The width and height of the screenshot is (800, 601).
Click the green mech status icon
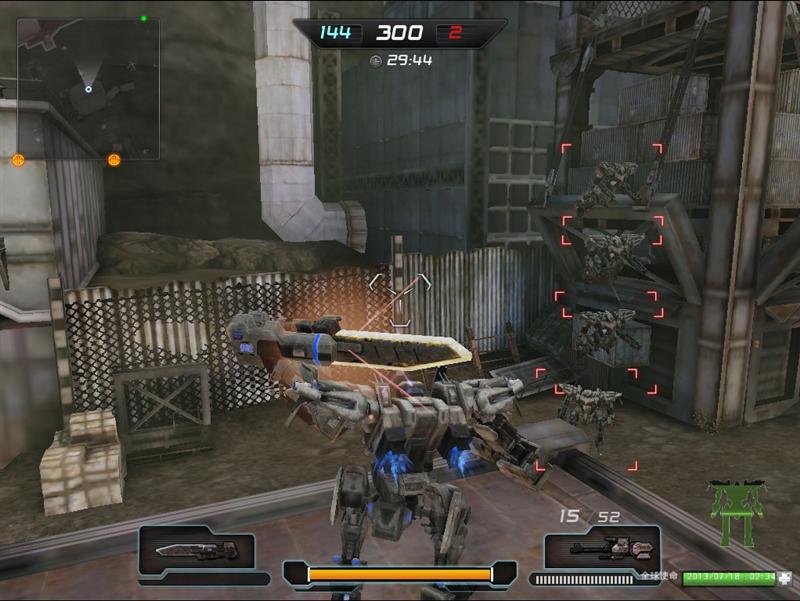click(735, 511)
